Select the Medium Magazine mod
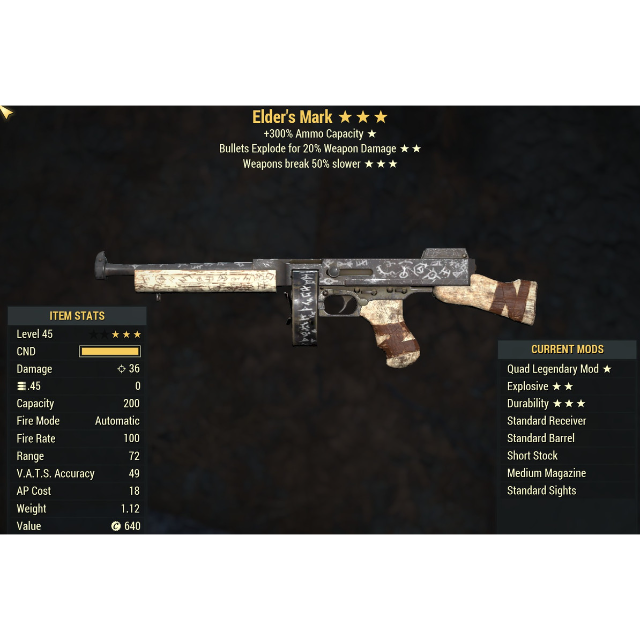 pyautogui.click(x=546, y=473)
